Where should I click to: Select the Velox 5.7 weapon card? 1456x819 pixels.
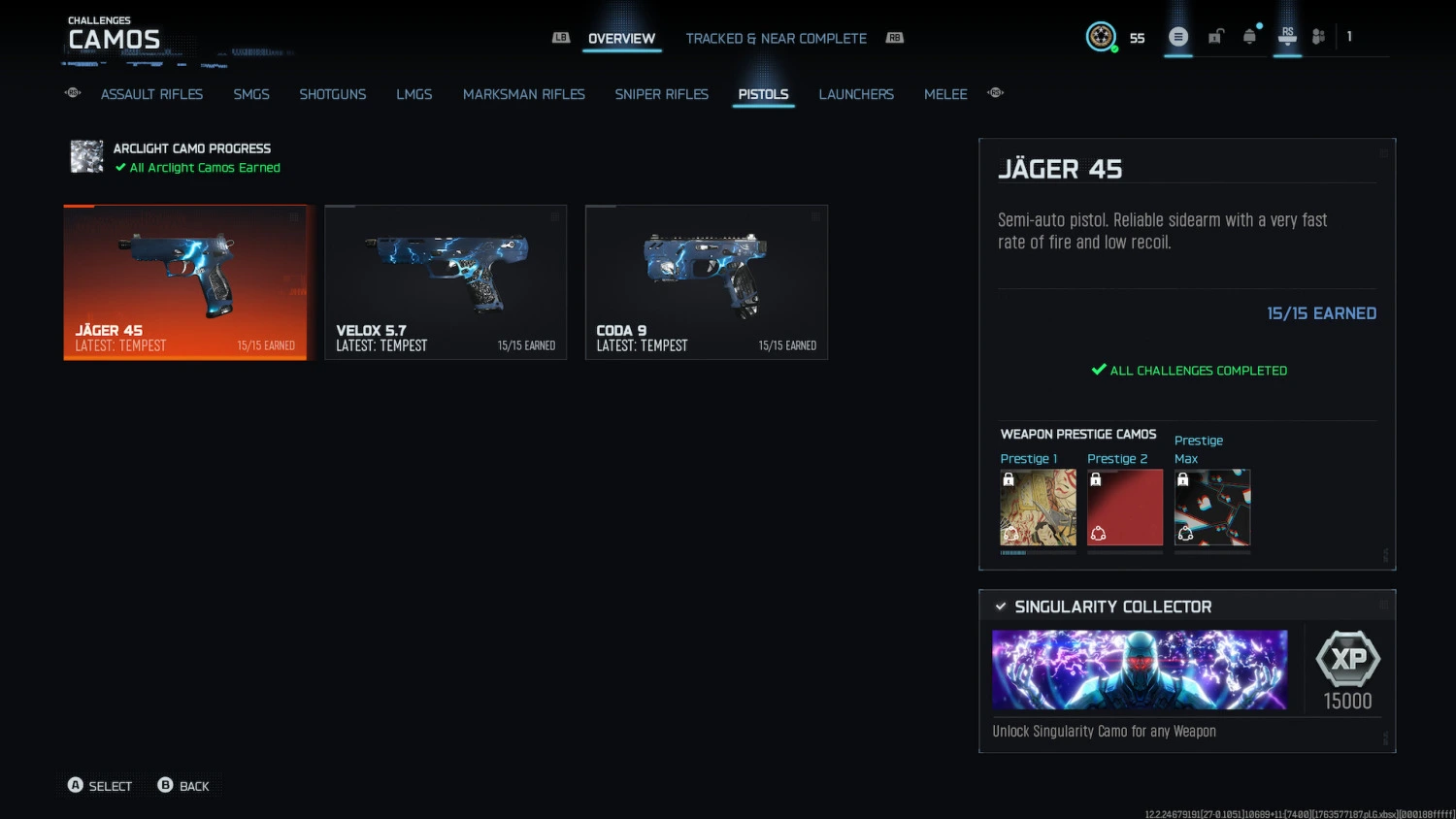(446, 281)
